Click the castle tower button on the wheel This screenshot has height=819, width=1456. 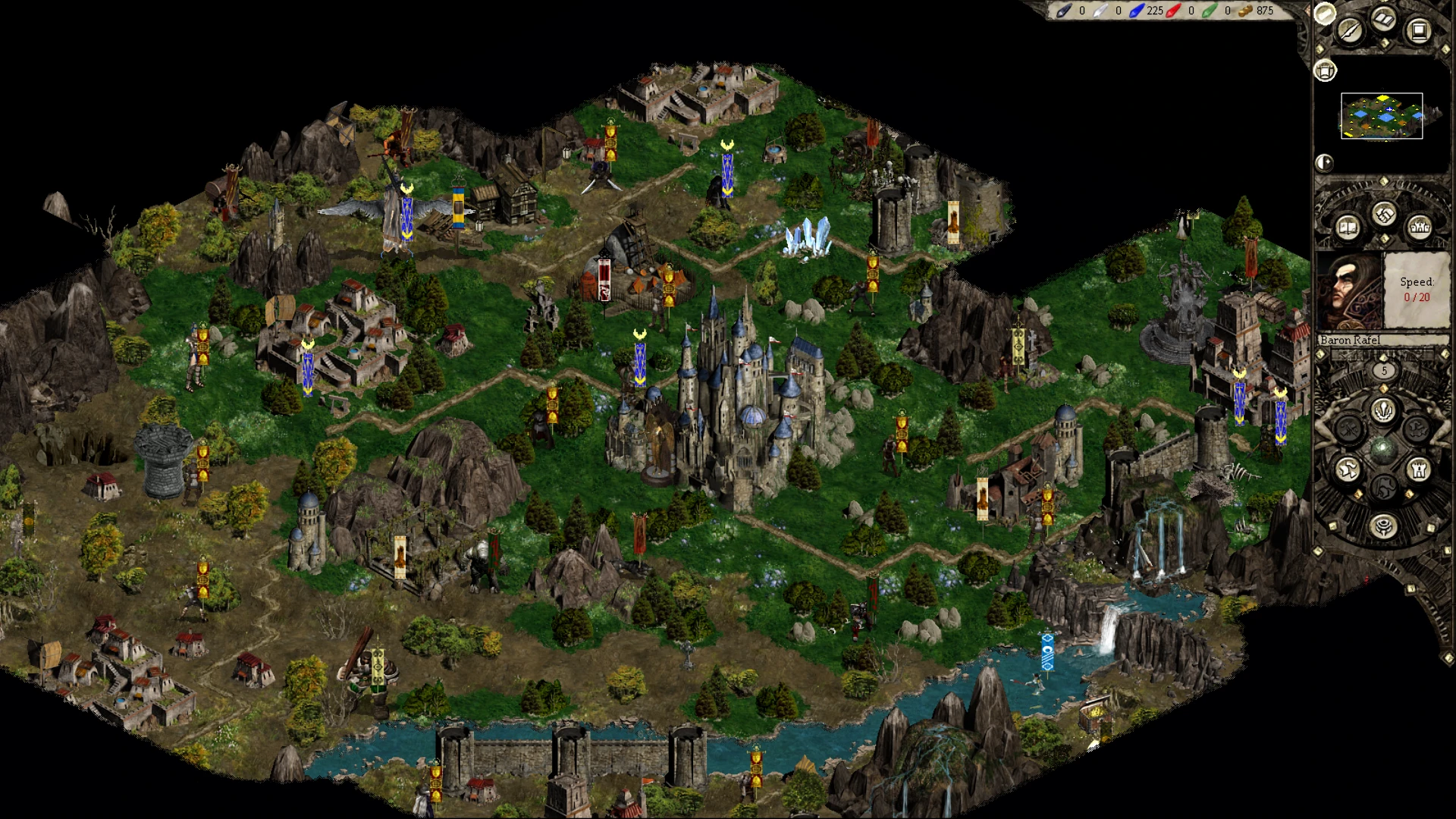tap(1418, 469)
